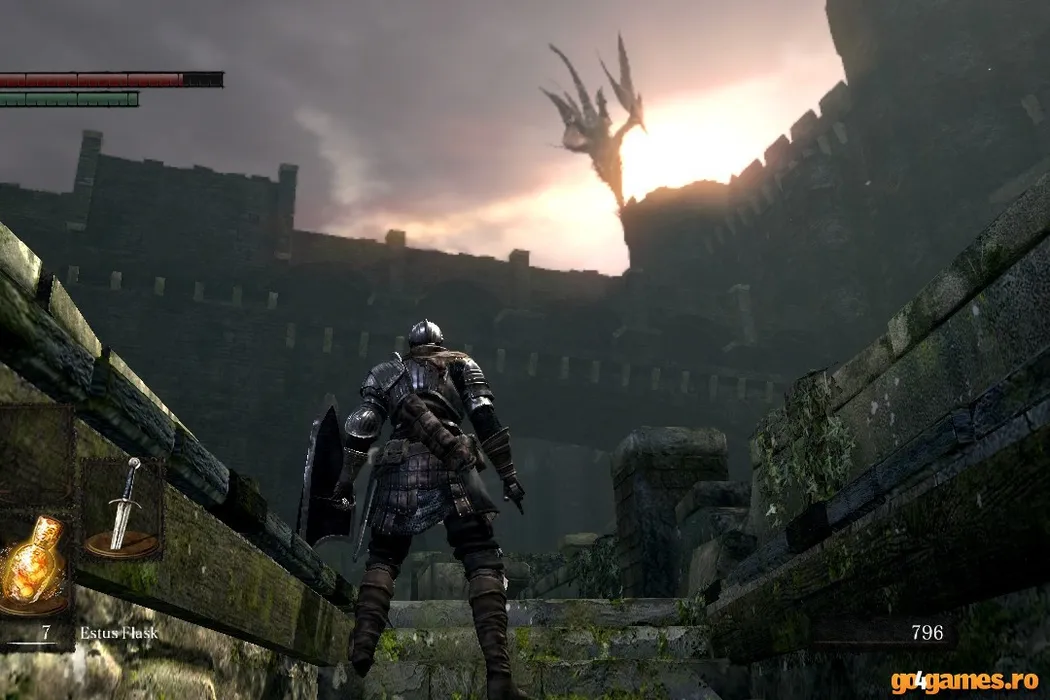Click the equipped sword weapon slot

tap(122, 508)
